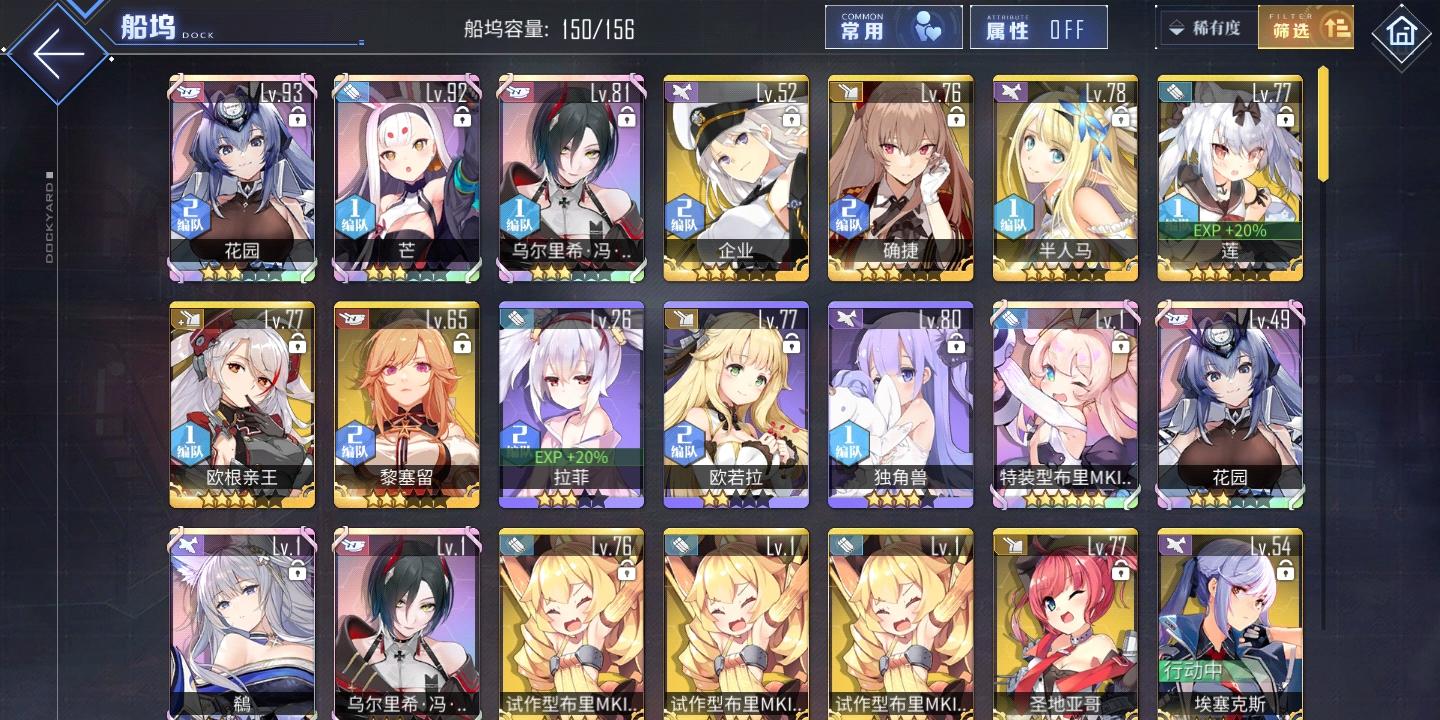
Task: Expand the 筛选 filter options panel
Action: click(1306, 26)
